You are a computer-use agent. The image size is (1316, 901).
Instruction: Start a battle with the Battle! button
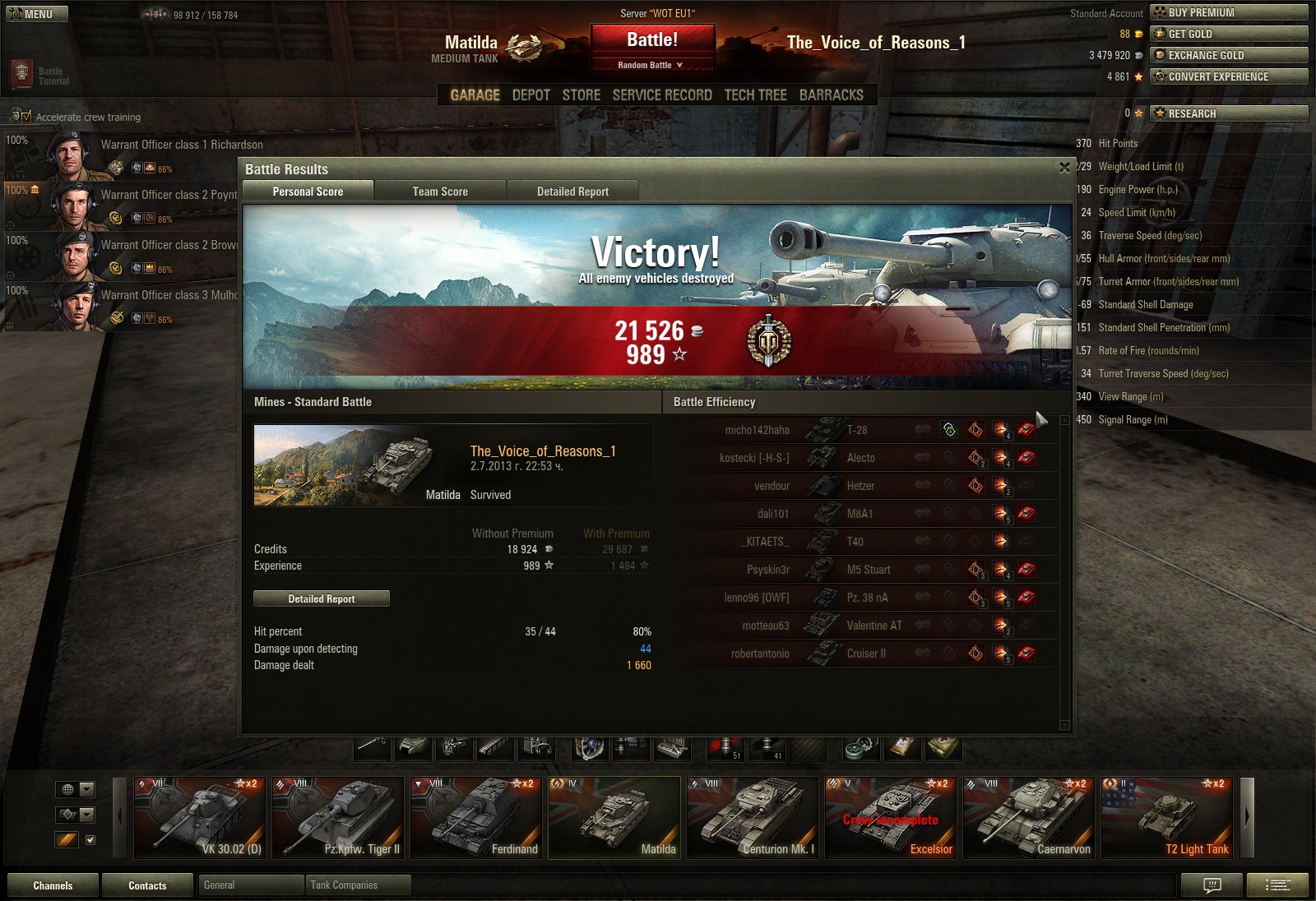652,40
